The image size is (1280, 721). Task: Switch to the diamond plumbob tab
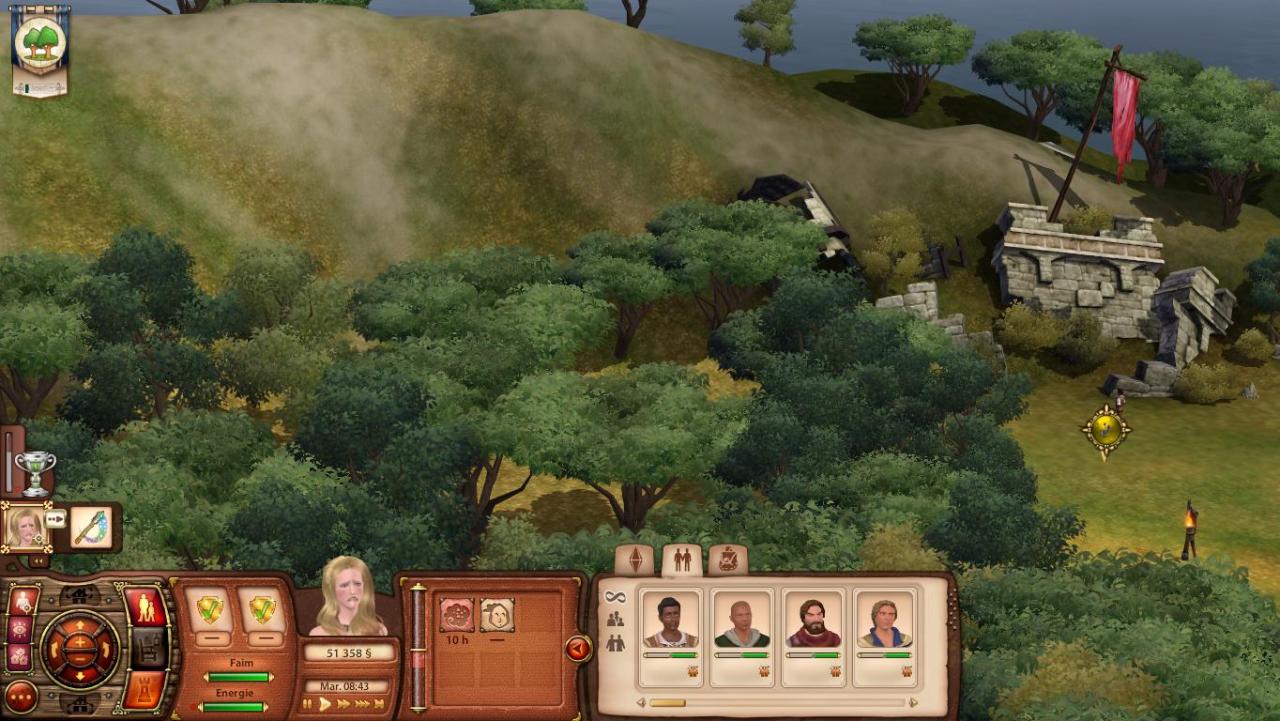click(x=635, y=560)
